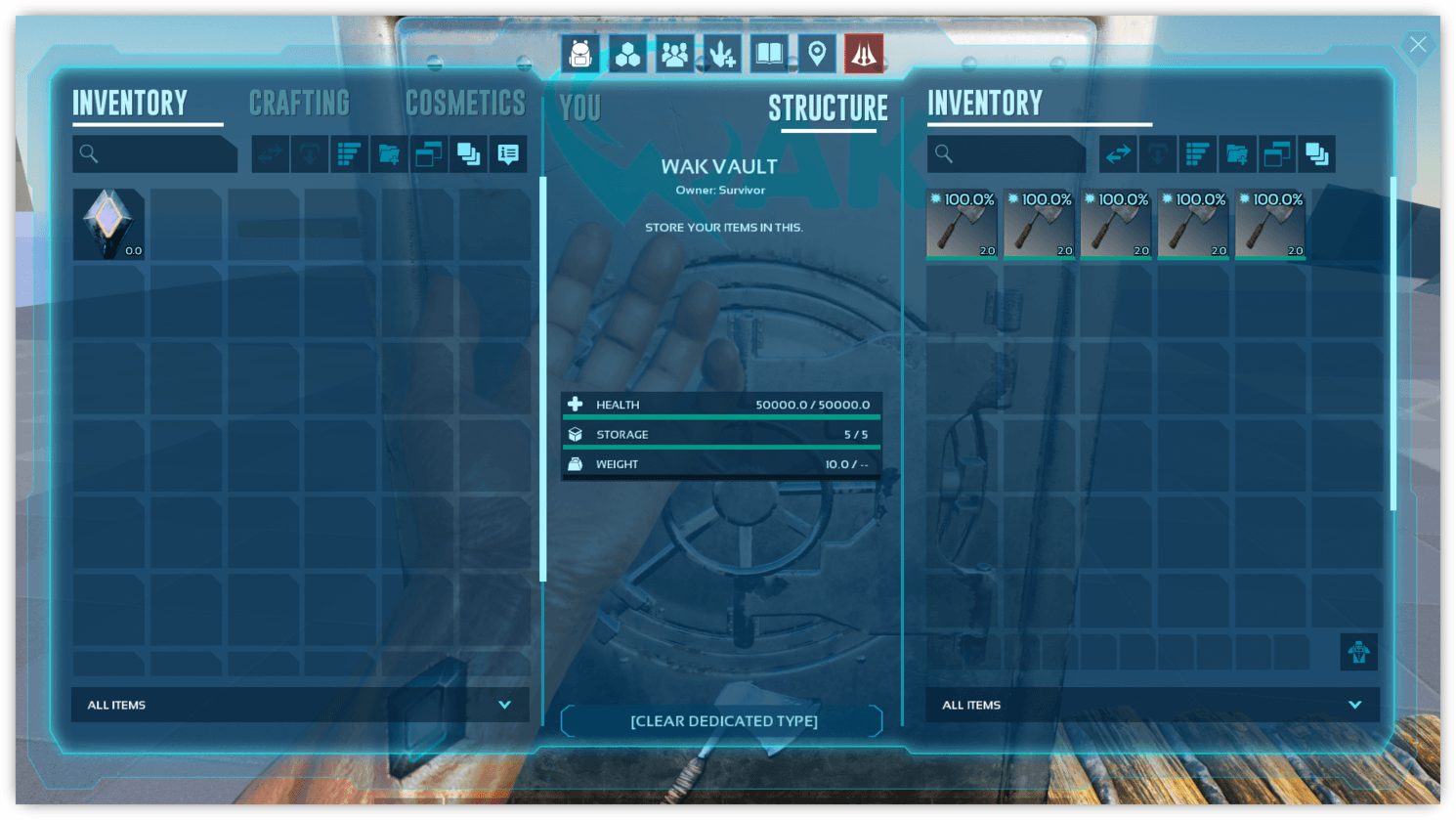
Task: Close the Wak Vault inventory screen
Action: pos(1417,44)
